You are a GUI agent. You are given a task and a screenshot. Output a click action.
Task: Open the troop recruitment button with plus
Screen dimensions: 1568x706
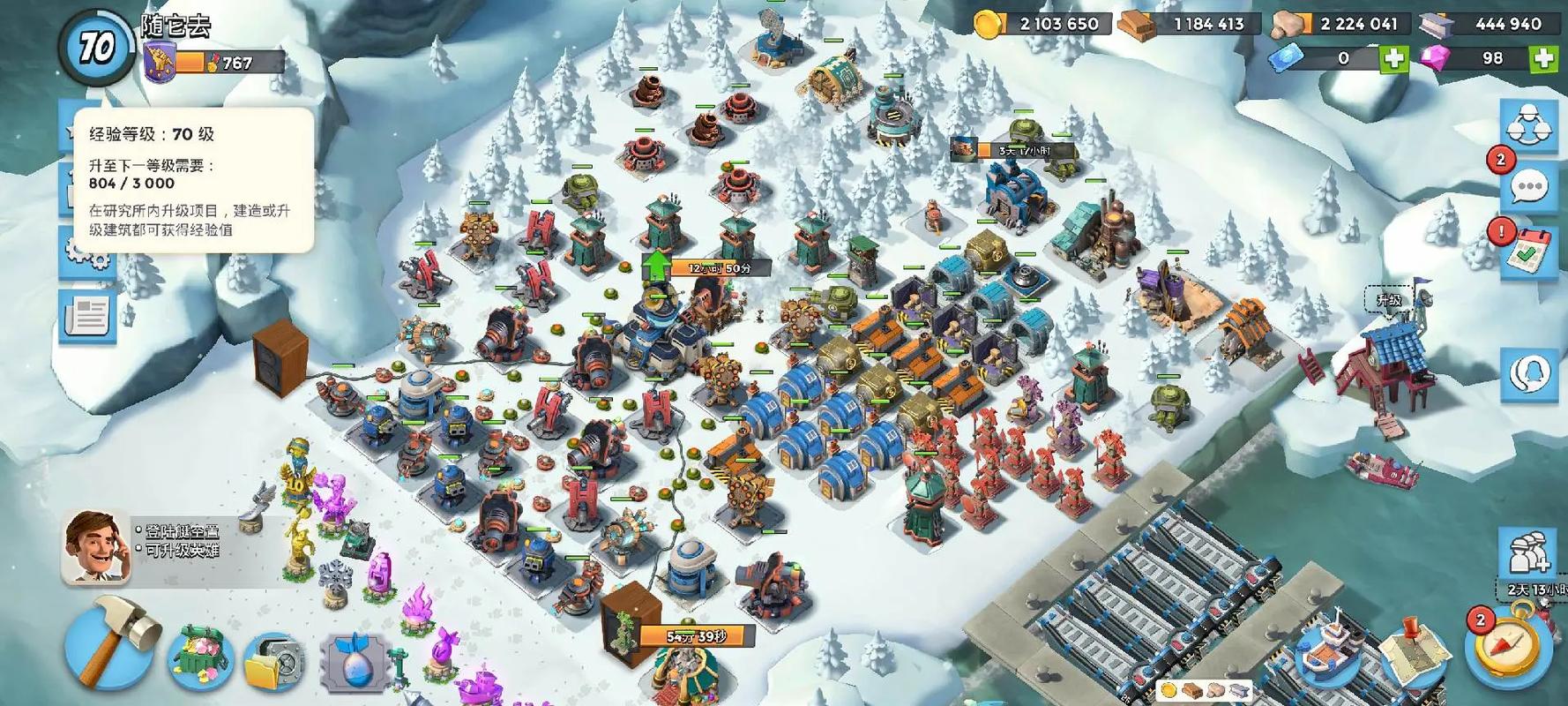coord(1529,553)
